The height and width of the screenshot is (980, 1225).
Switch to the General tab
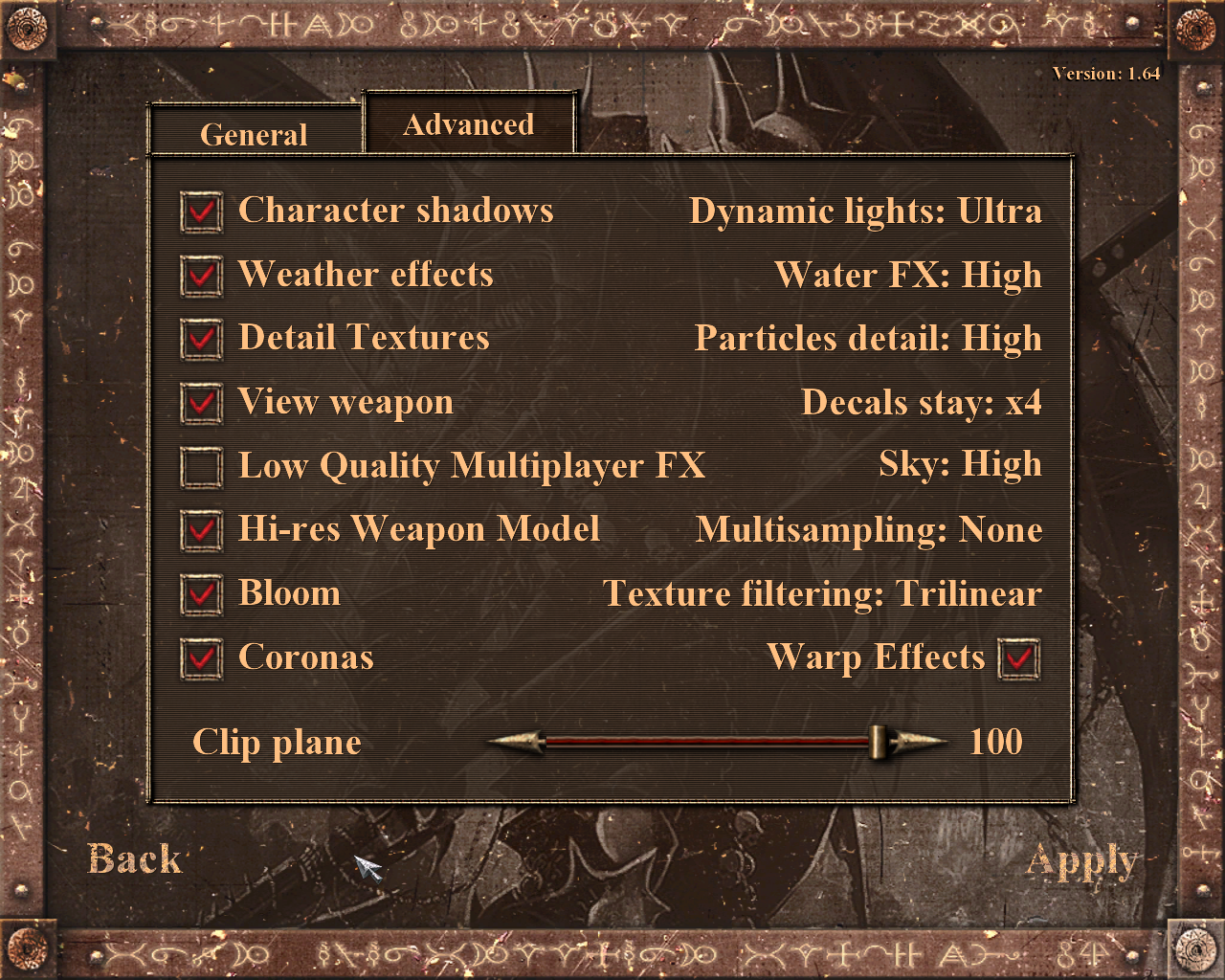tap(254, 134)
